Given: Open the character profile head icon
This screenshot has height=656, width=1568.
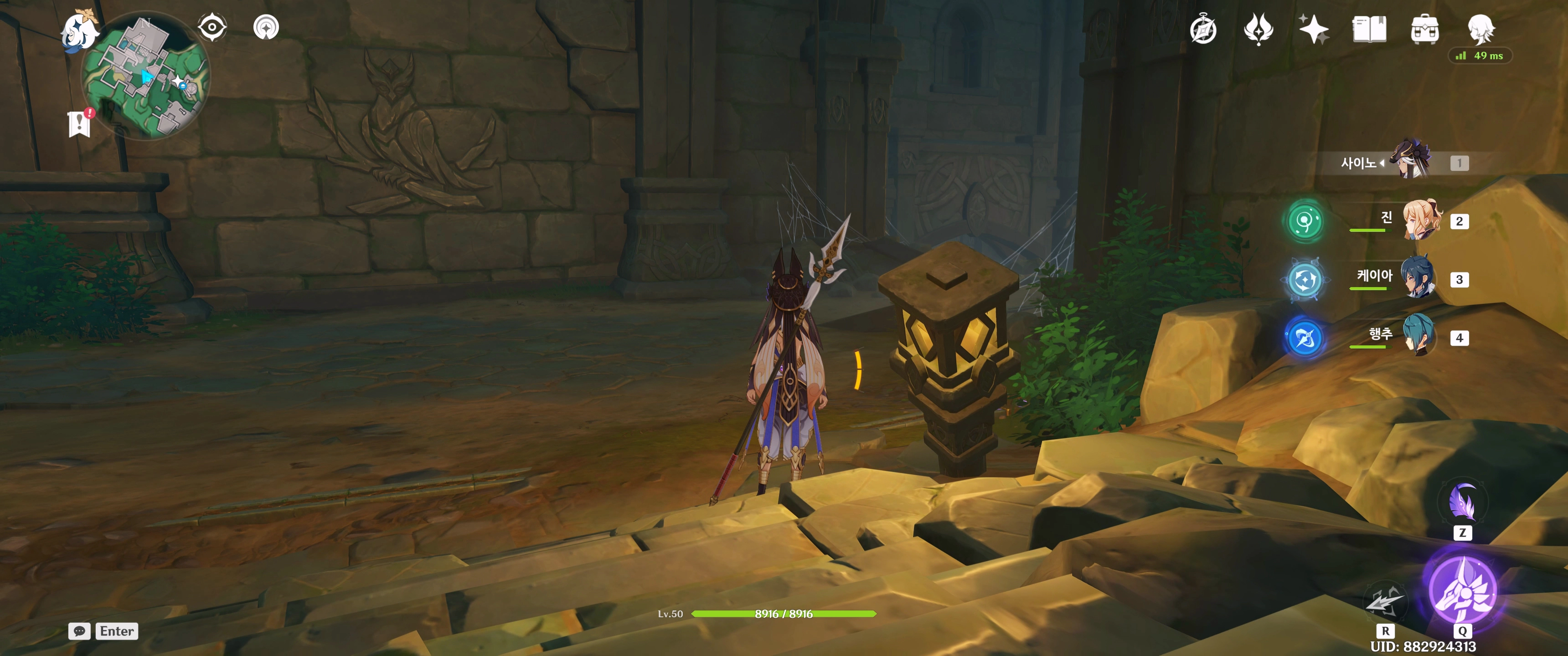Looking at the screenshot, I should pos(1480,29).
